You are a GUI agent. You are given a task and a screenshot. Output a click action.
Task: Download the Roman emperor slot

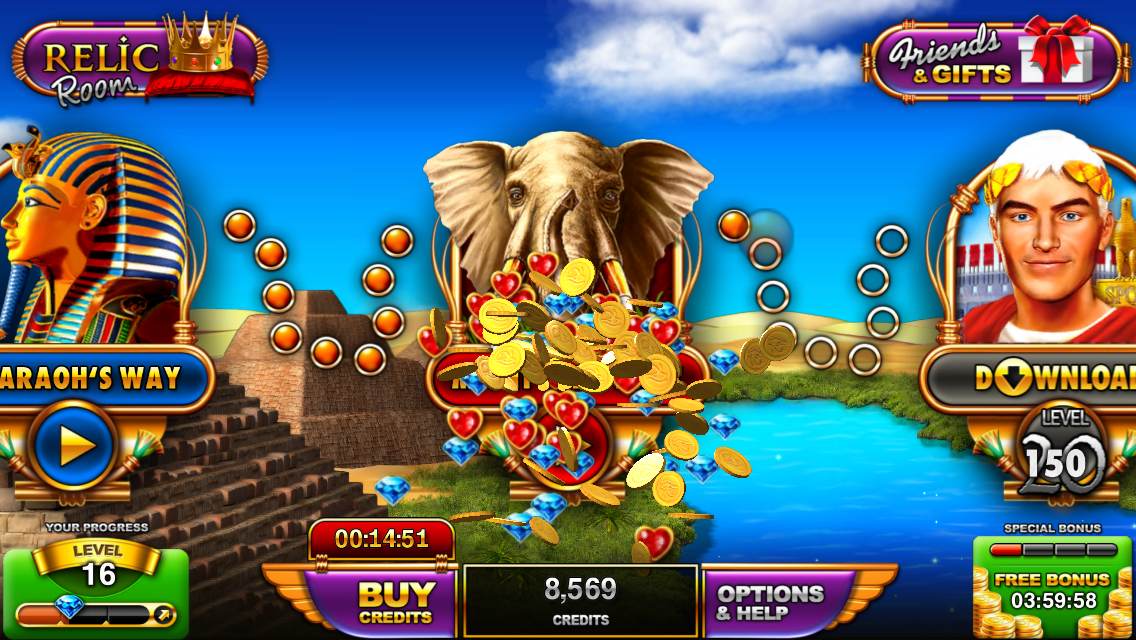tap(1040, 378)
